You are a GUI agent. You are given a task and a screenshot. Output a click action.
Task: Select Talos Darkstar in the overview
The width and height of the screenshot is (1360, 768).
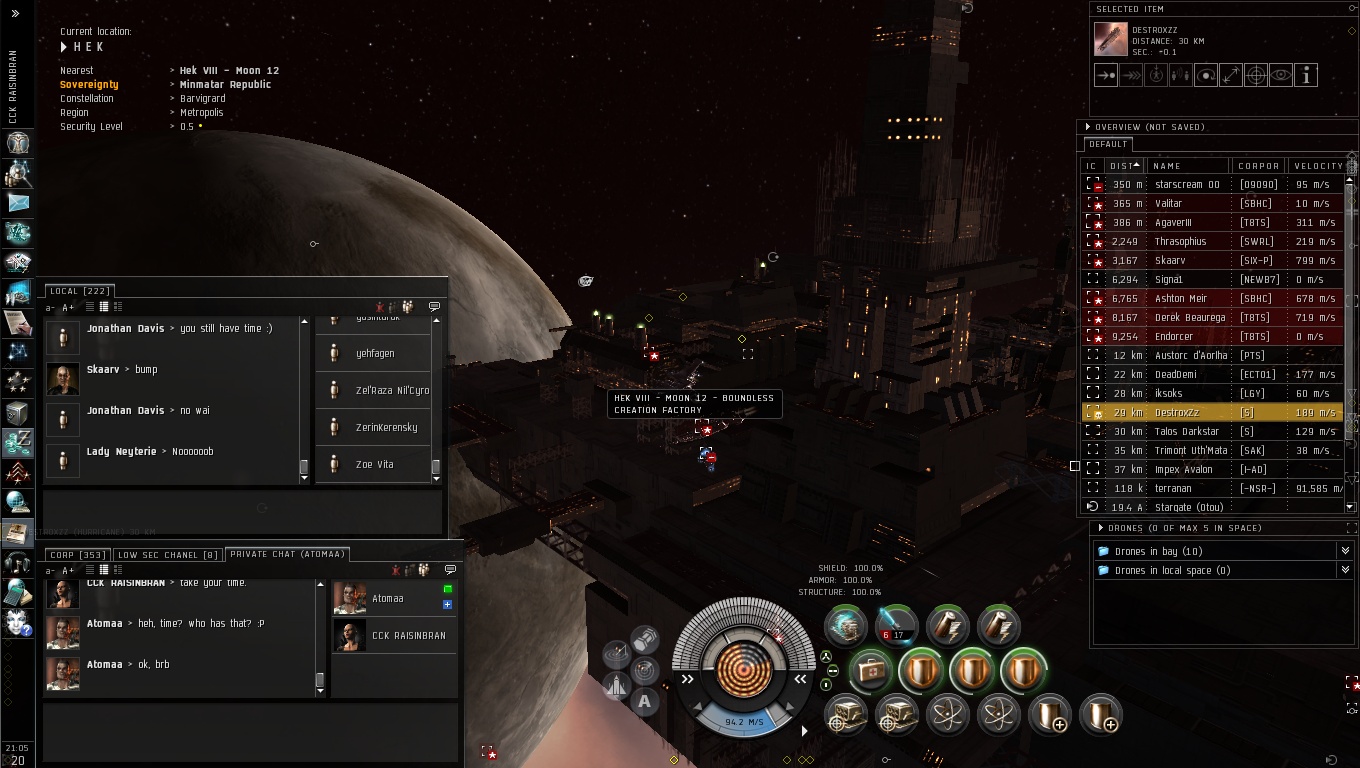(x=1187, y=432)
